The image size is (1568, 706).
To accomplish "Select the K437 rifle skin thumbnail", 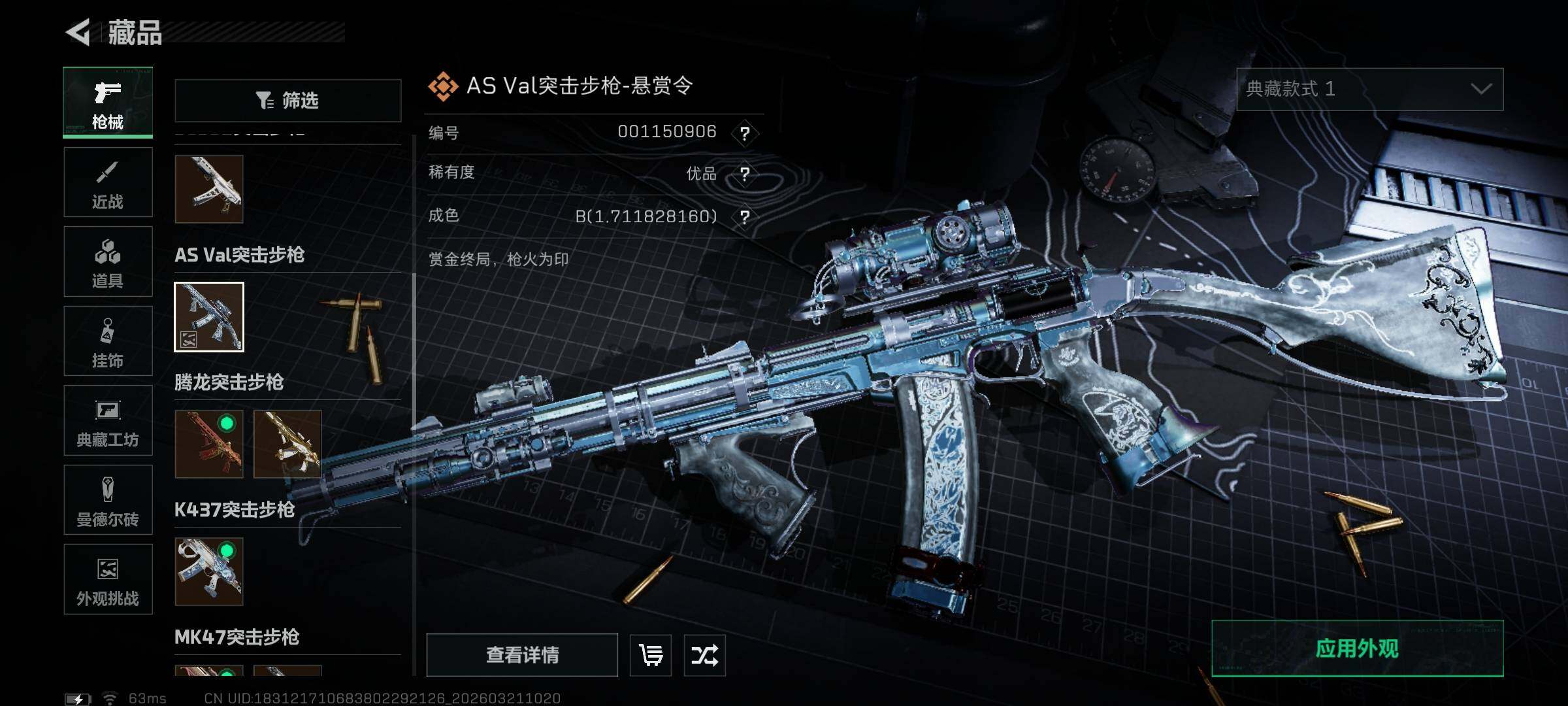I will tap(209, 571).
